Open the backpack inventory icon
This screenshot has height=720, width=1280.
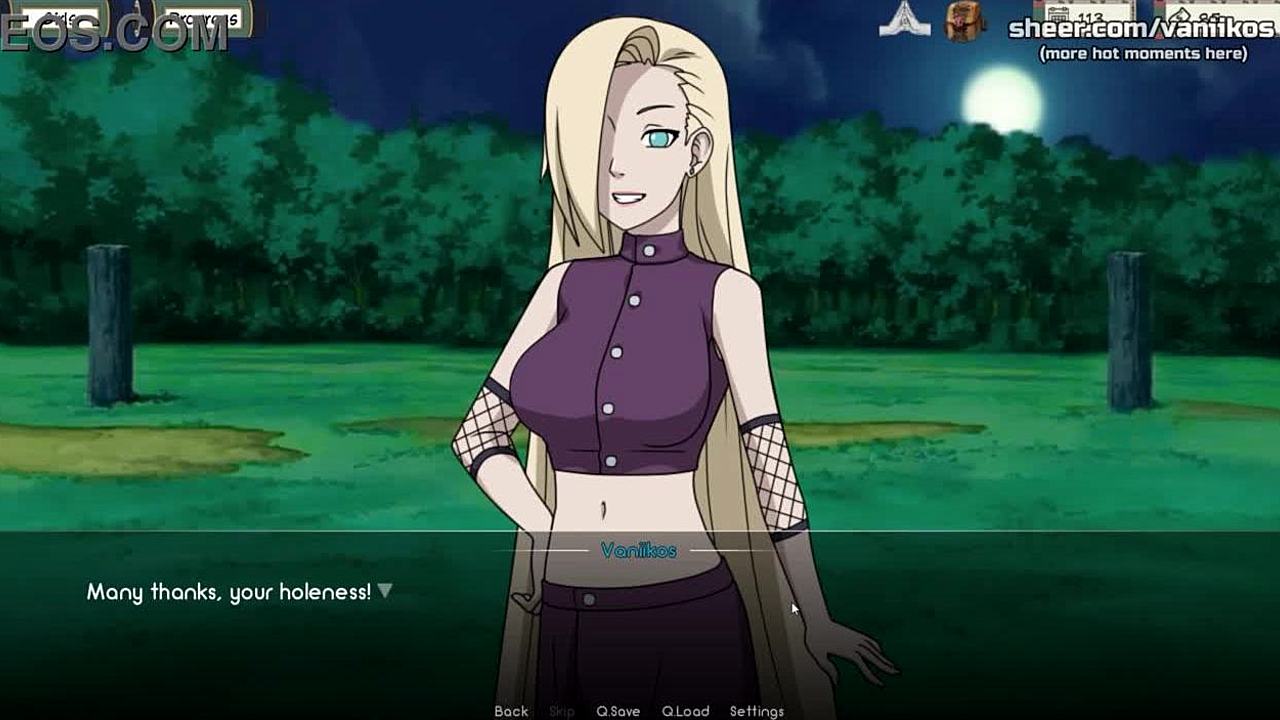pos(965,20)
